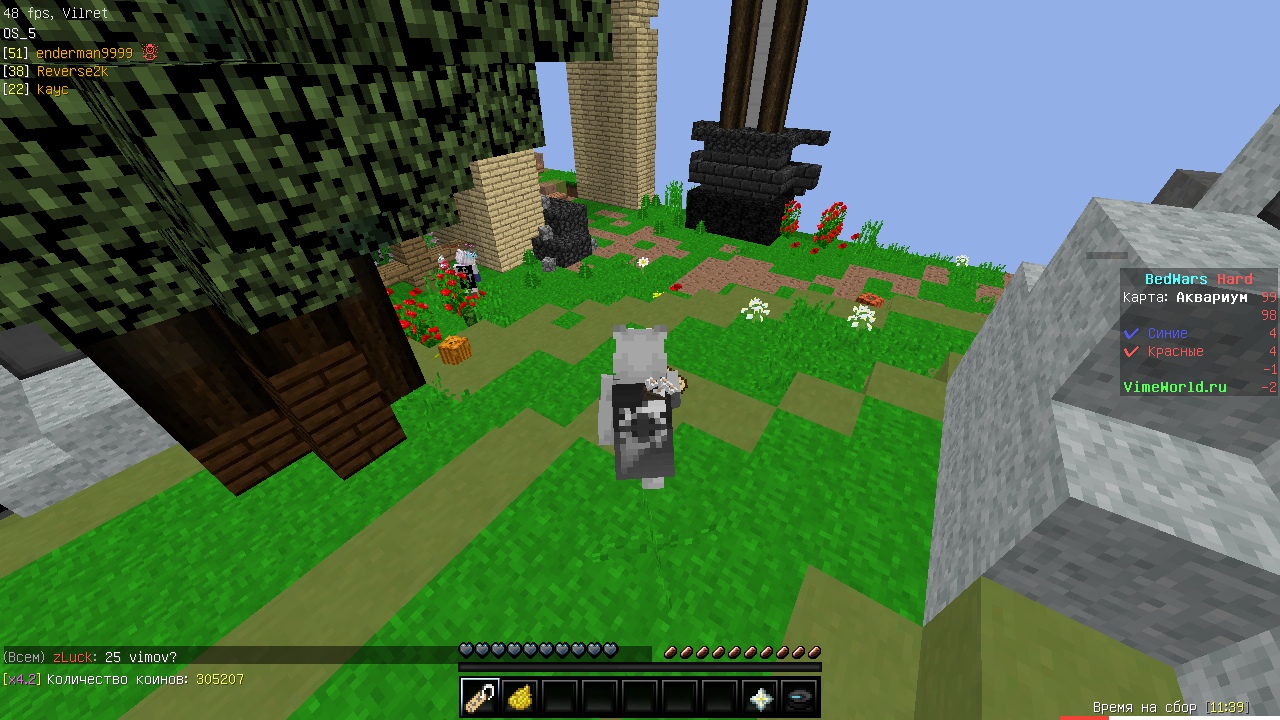Toggle the red checkmark beside Красные team
The height and width of the screenshot is (720, 1280).
pyautogui.click(x=1131, y=351)
